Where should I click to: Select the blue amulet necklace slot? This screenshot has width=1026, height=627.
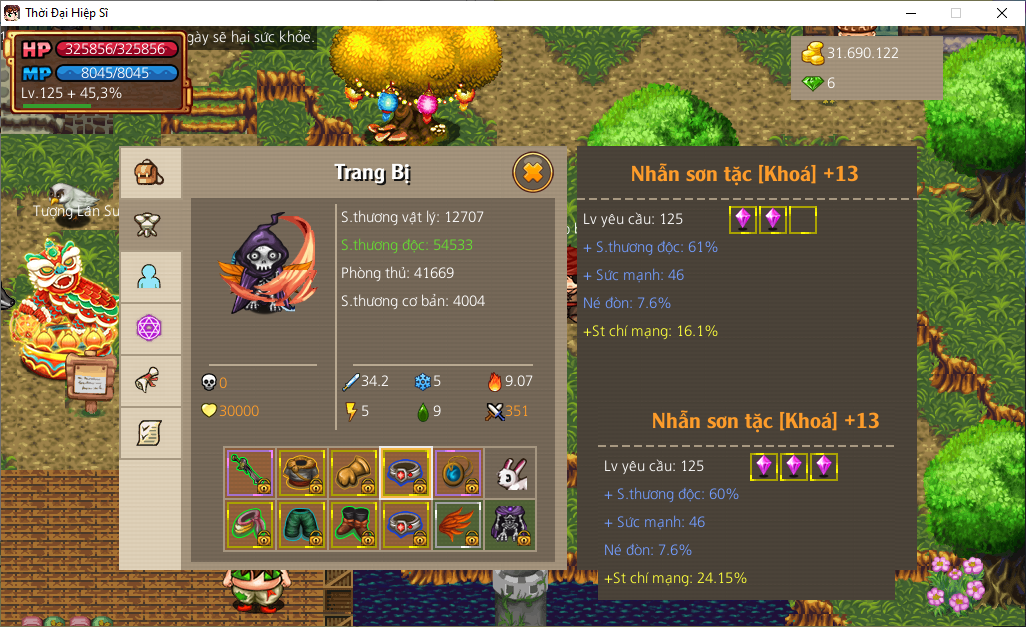coord(458,473)
